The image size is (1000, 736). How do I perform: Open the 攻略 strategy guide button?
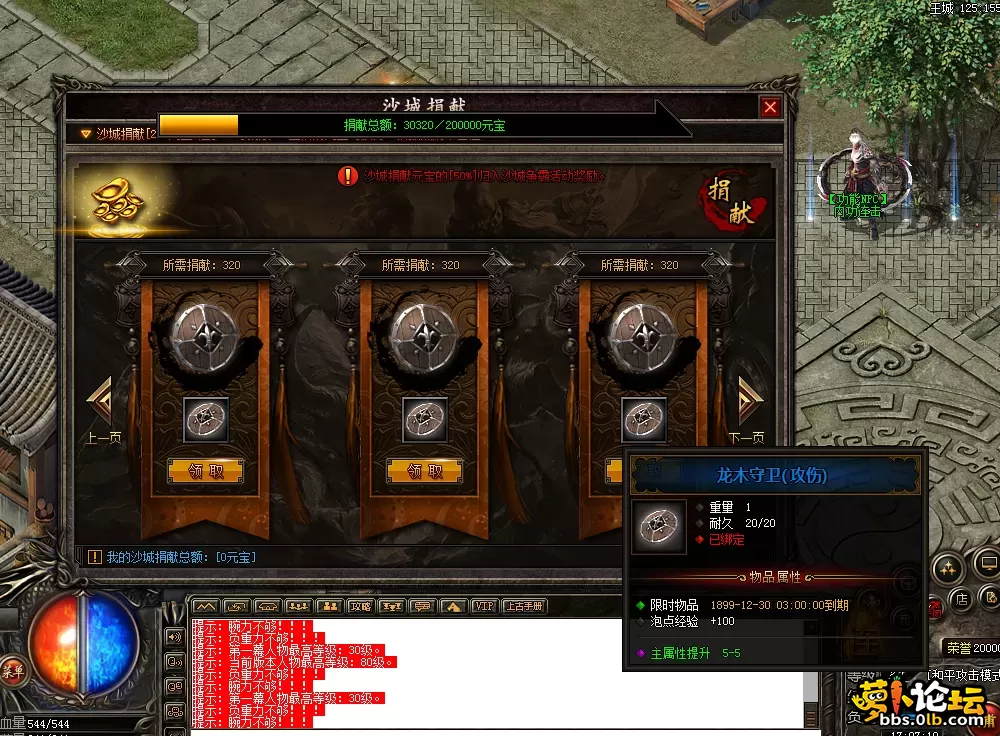pyautogui.click(x=360, y=606)
